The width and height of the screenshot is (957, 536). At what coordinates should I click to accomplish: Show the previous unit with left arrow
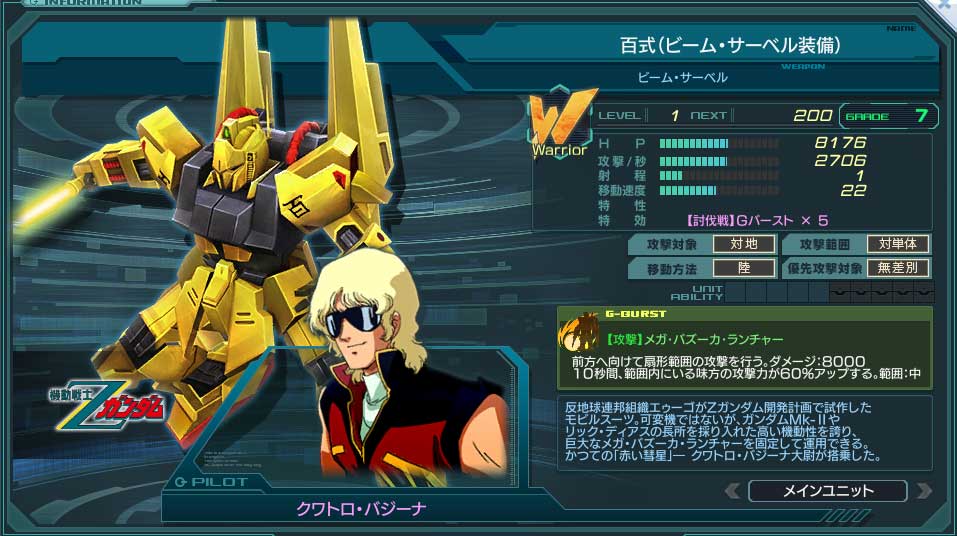click(x=733, y=491)
